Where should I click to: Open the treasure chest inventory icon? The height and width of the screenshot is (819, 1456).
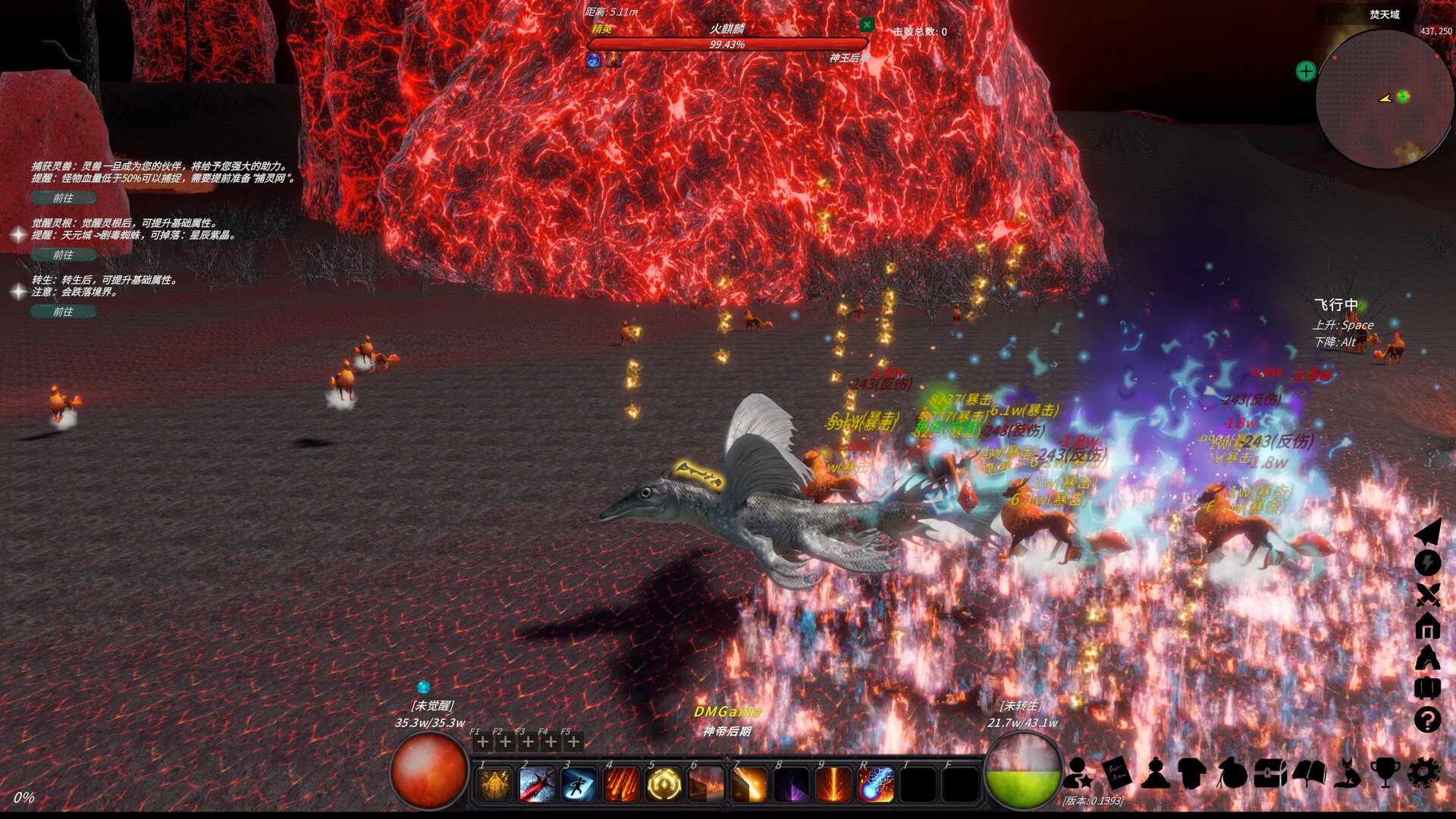tap(1270, 773)
